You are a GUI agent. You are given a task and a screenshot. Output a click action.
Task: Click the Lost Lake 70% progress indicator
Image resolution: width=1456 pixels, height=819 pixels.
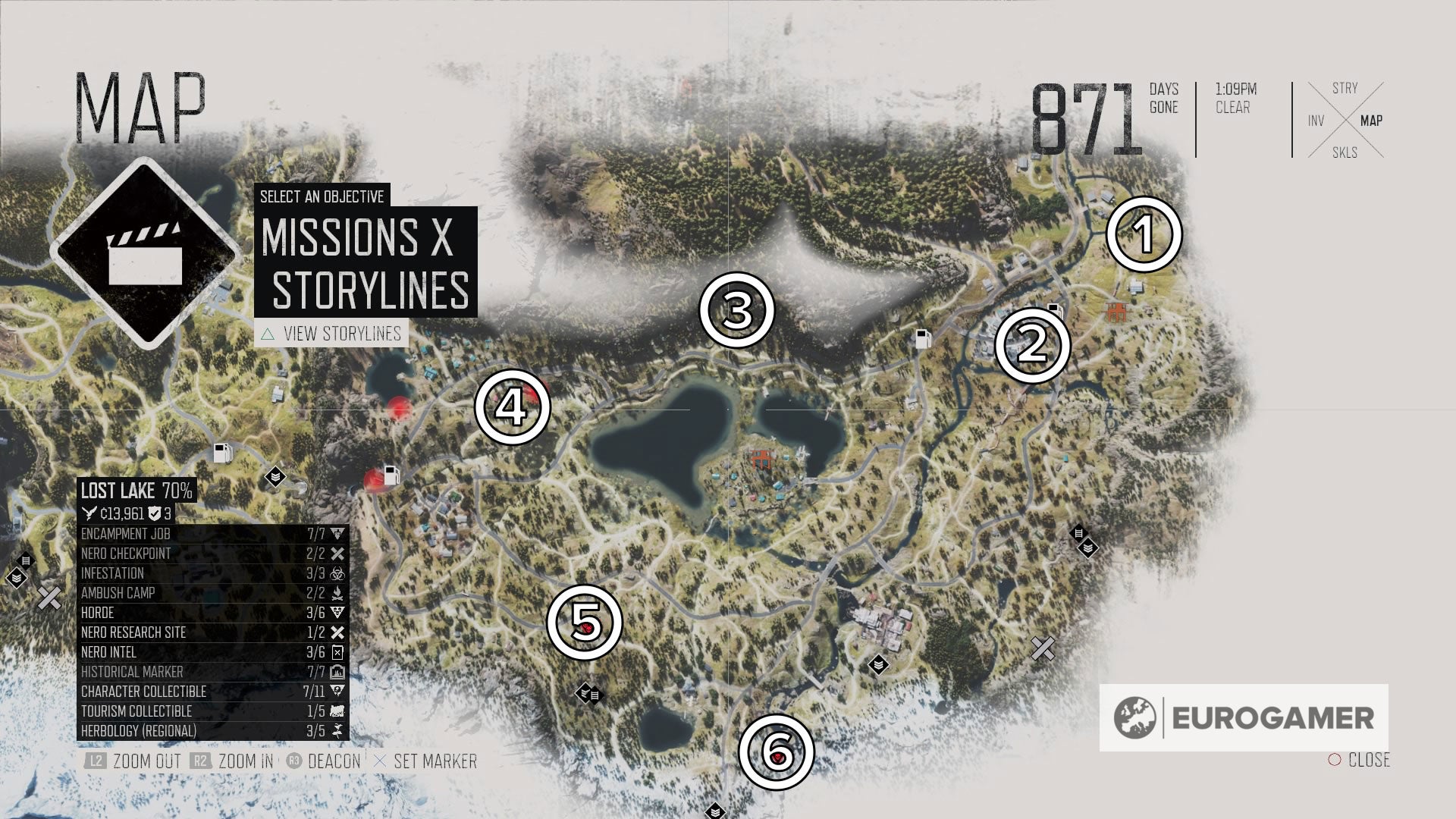pos(139,490)
